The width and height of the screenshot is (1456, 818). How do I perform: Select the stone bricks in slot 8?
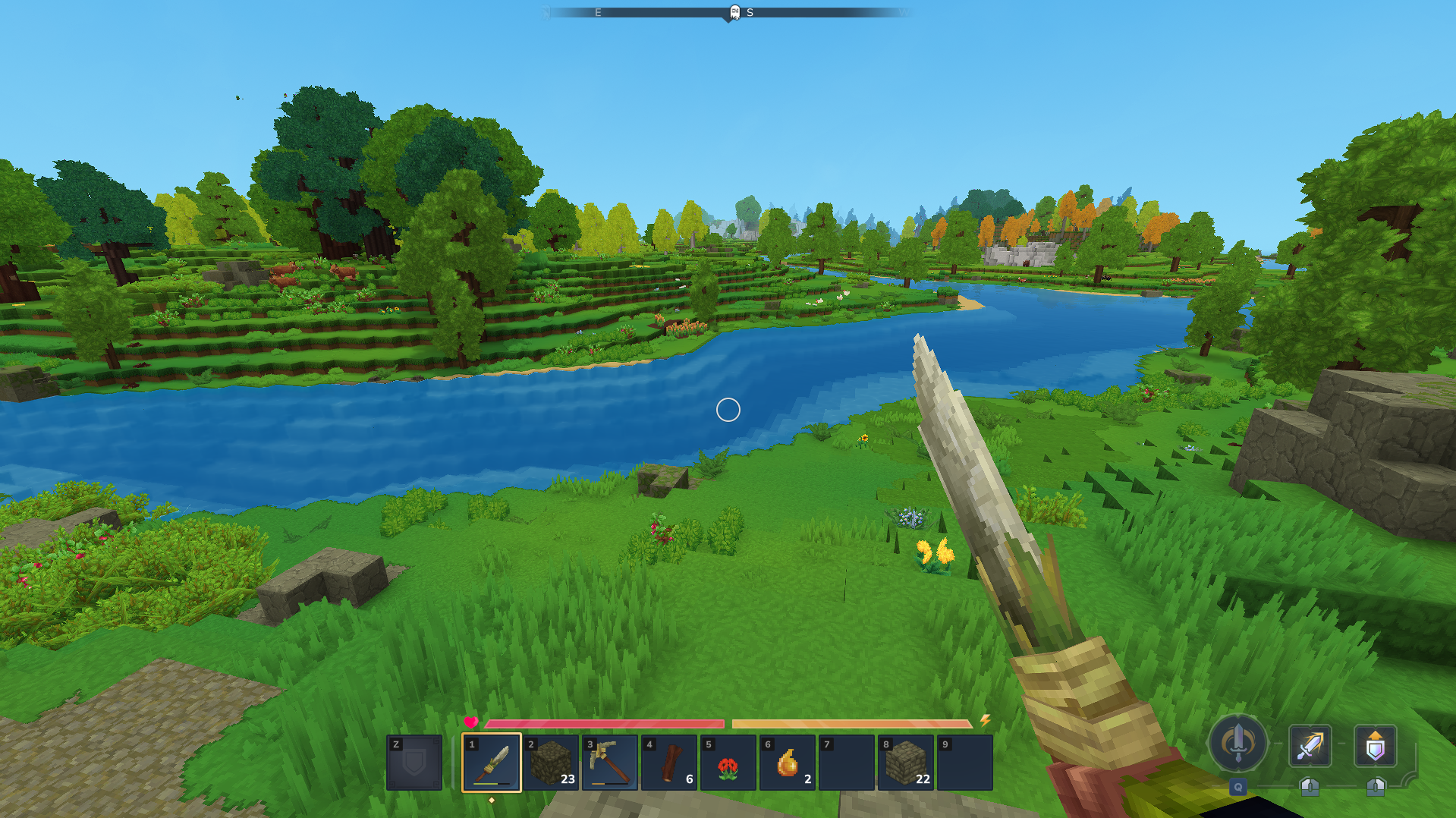pyautogui.click(x=906, y=763)
